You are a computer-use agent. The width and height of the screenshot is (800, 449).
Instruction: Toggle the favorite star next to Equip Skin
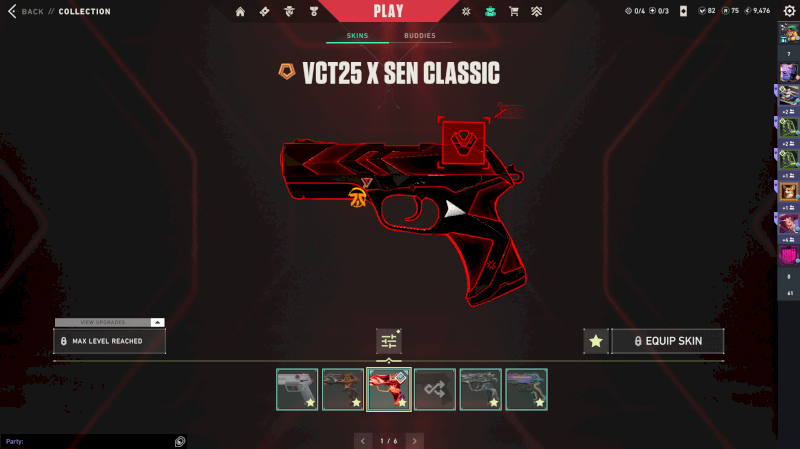click(596, 341)
